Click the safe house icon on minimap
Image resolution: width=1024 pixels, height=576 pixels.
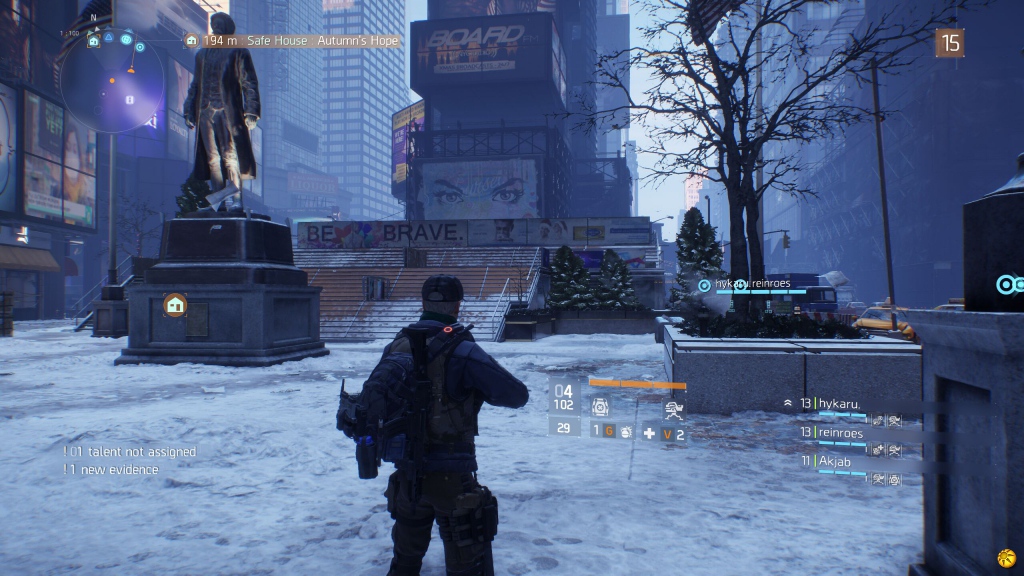coord(93,41)
